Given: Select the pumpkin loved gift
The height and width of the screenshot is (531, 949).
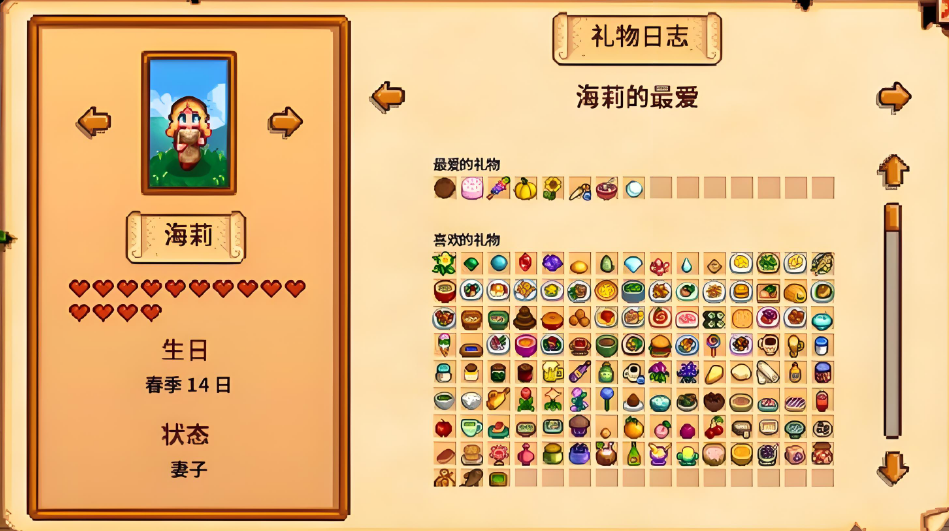Looking at the screenshot, I should 526,188.
